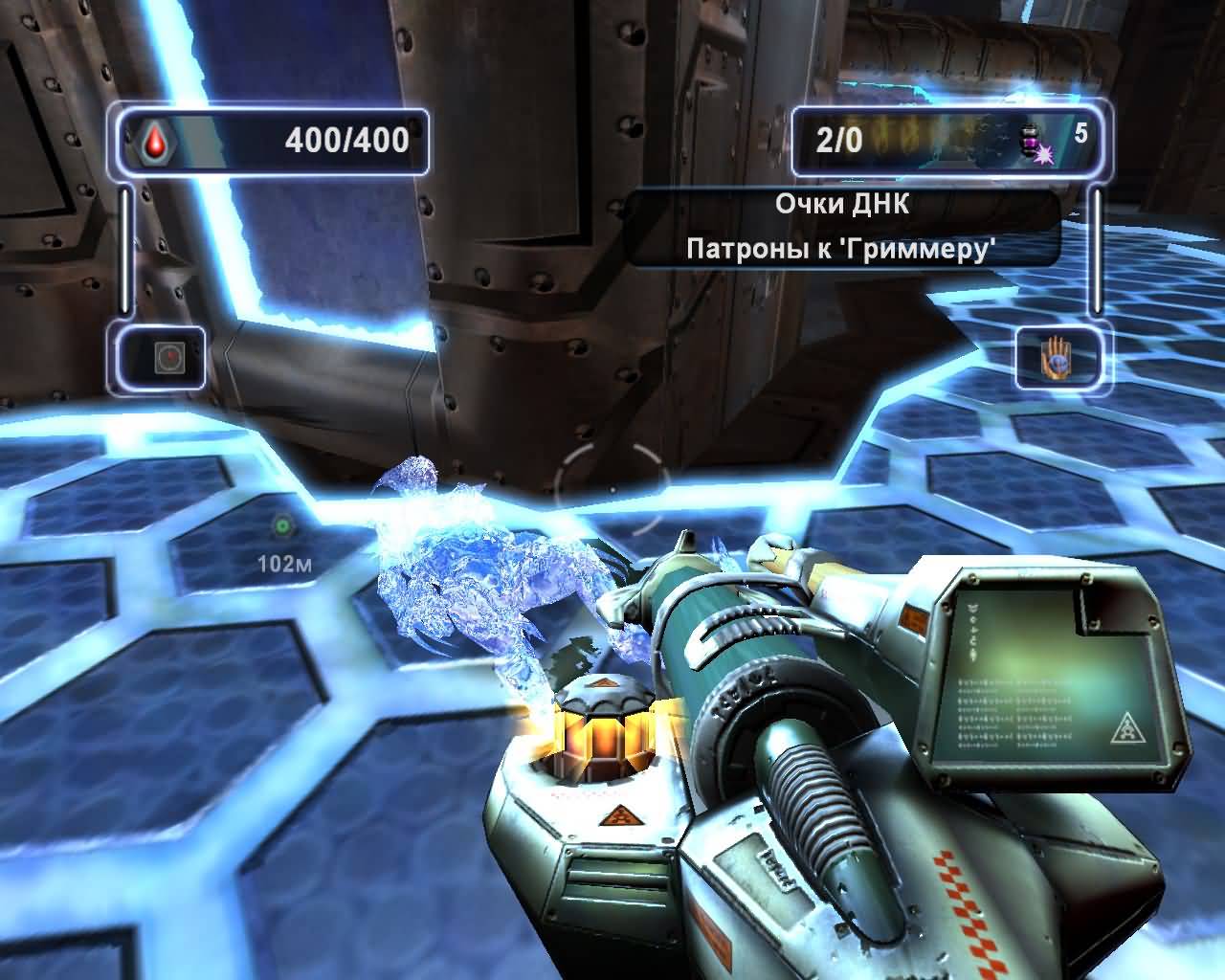Click the 'Очки ДНК' pickup notification
Image resolution: width=1225 pixels, height=980 pixels.
click(842, 205)
